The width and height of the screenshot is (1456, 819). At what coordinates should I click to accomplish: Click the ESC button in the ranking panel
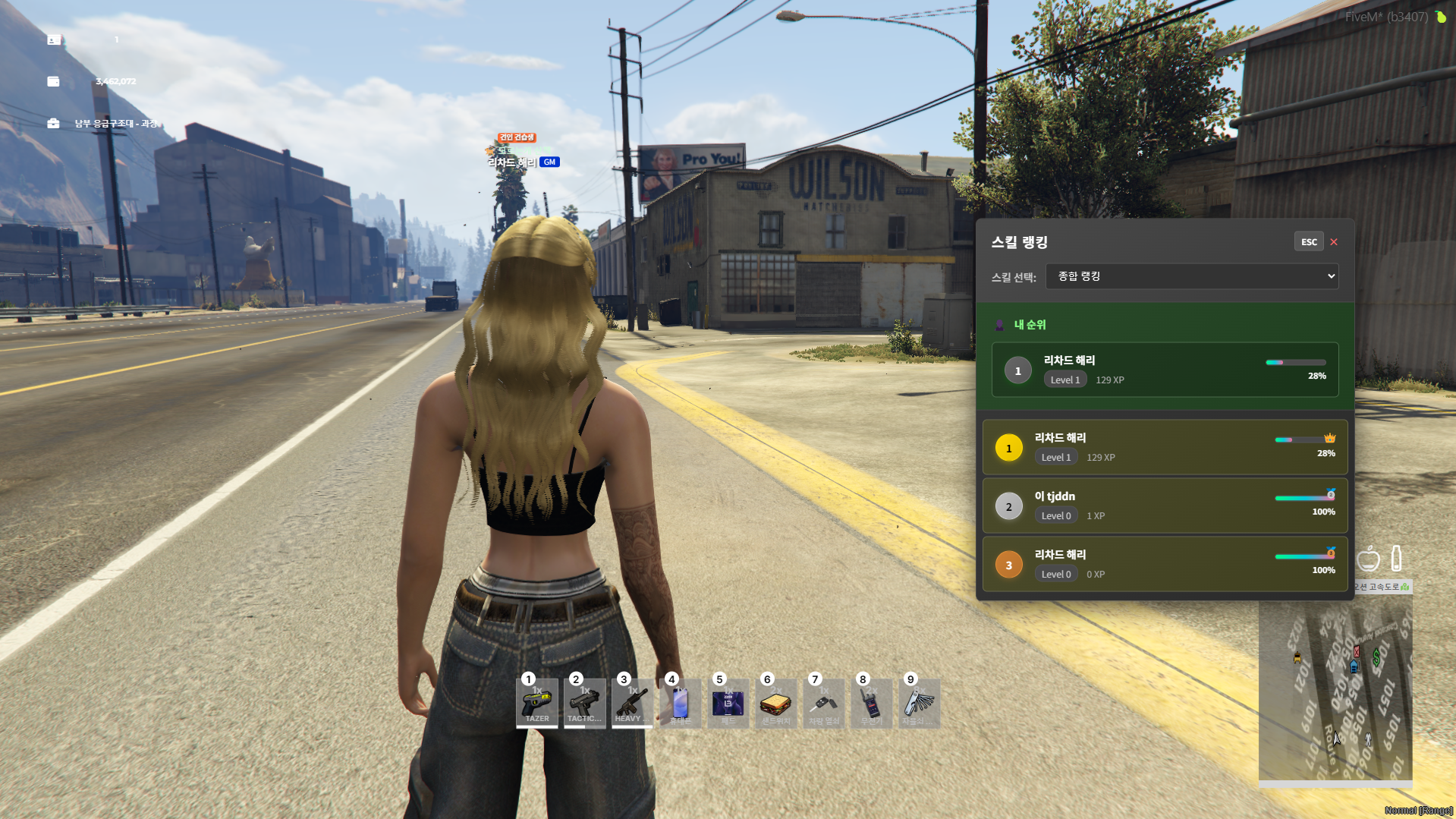[x=1309, y=242]
